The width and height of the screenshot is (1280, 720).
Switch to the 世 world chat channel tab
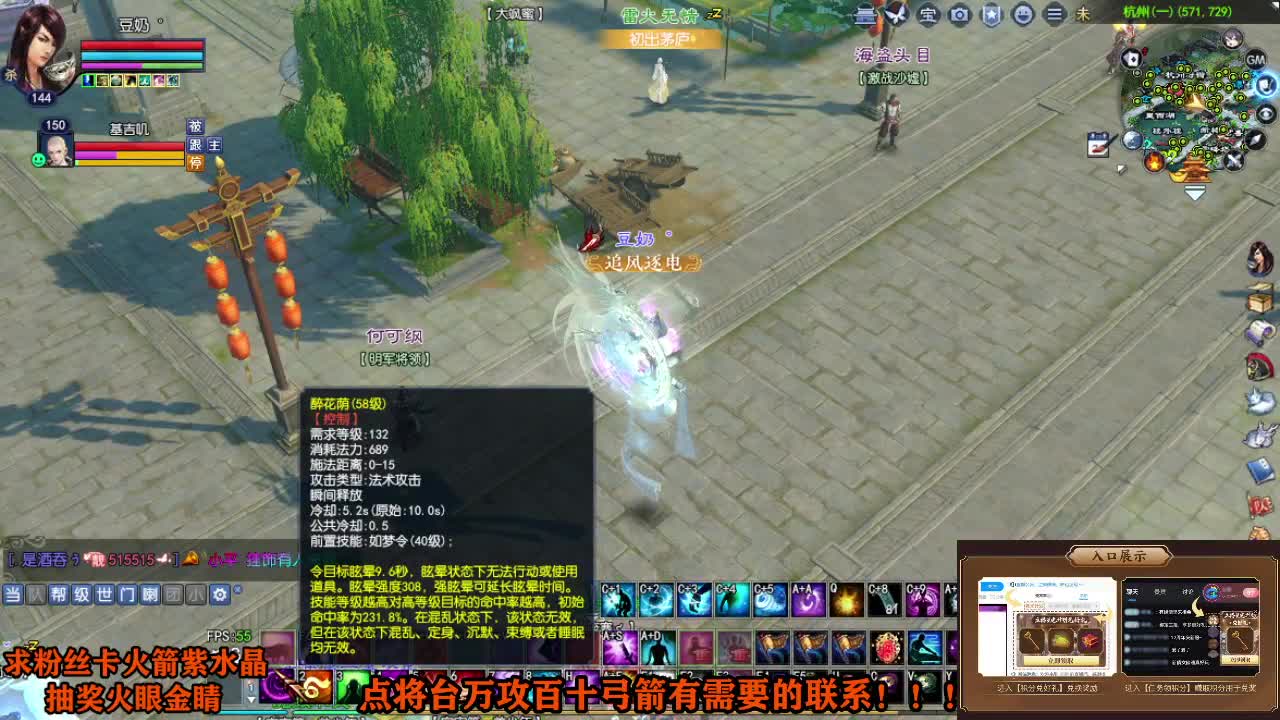pyautogui.click(x=104, y=594)
